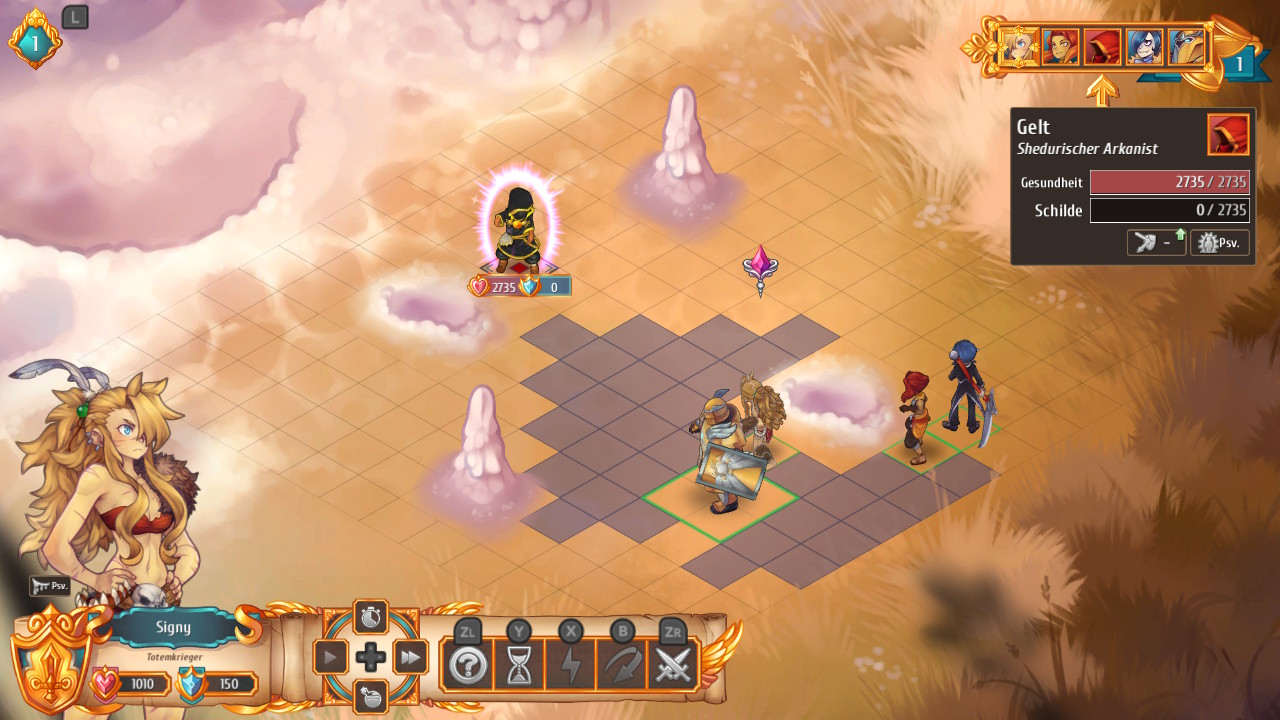Screen dimensions: 1280x720
Task: Click the fast-forward speed button
Action: click(x=410, y=657)
